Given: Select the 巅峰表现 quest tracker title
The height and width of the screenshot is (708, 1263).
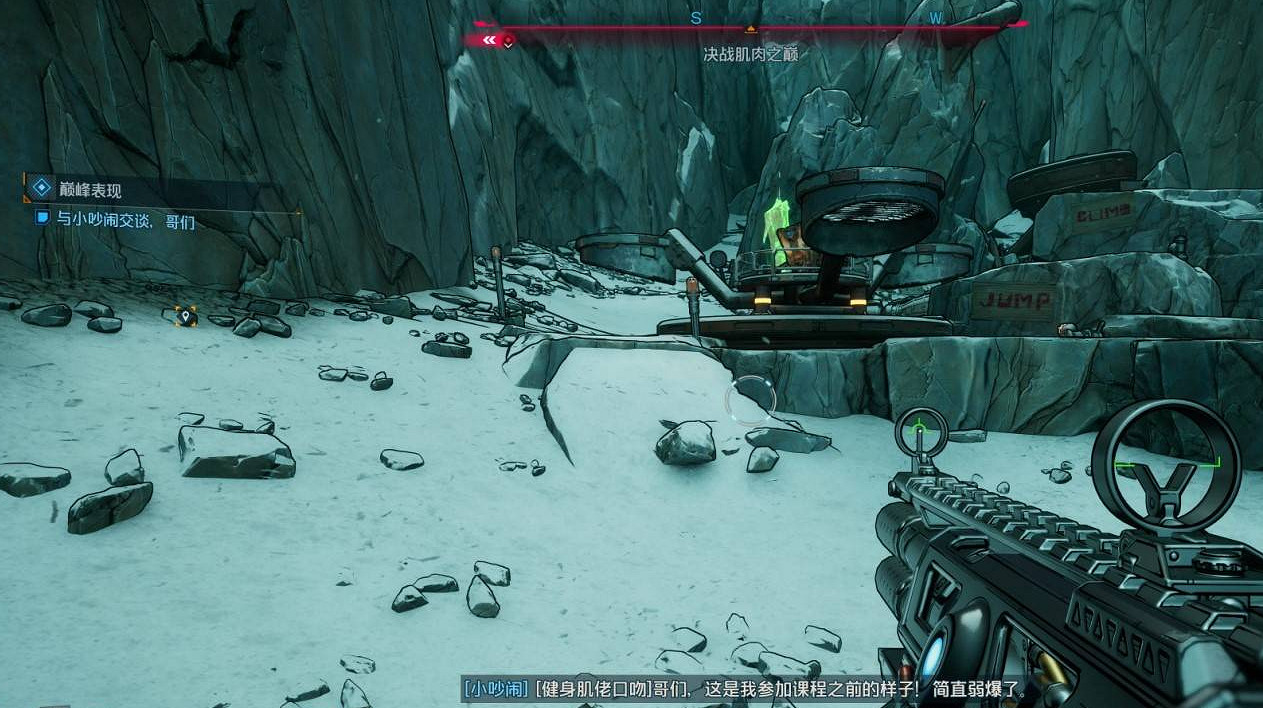Looking at the screenshot, I should pos(90,189).
